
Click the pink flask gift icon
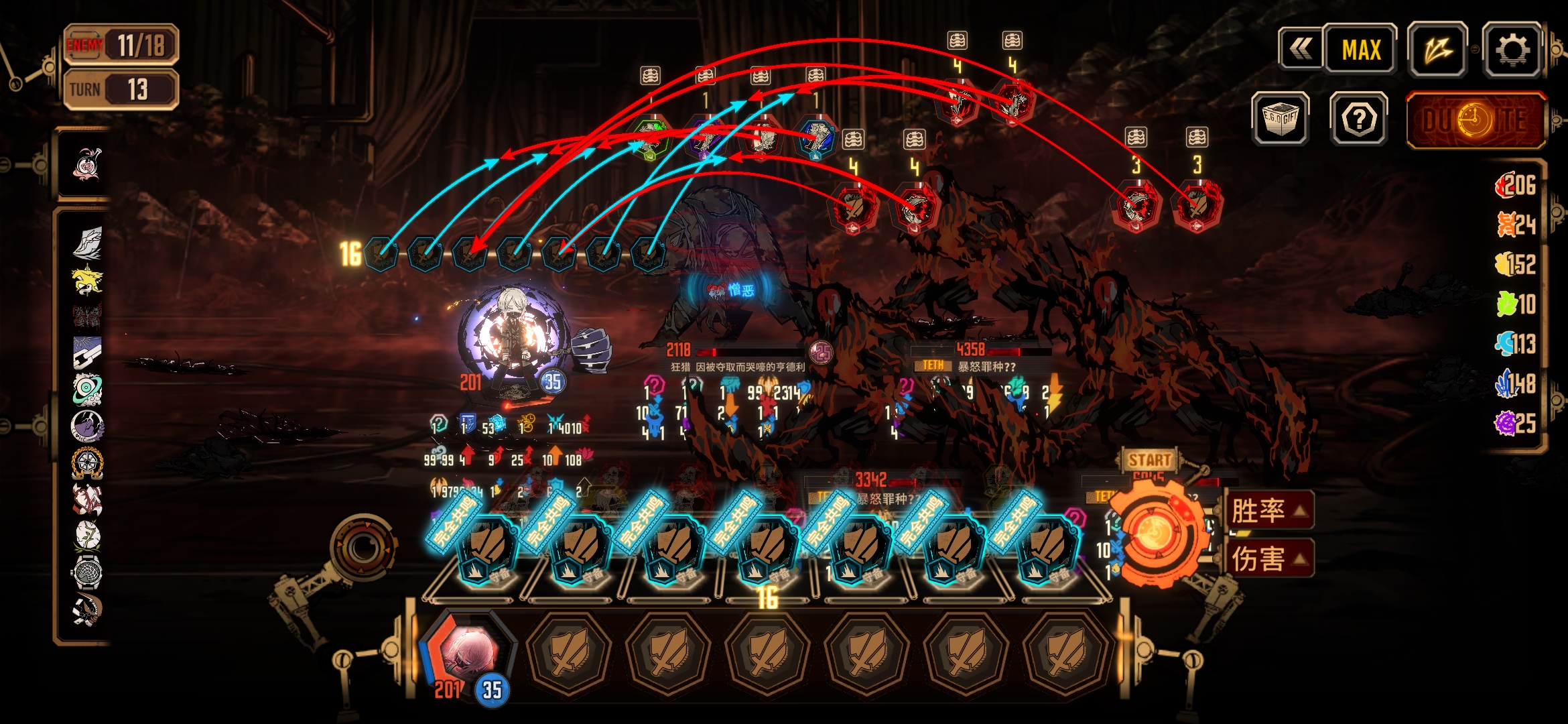click(87, 164)
